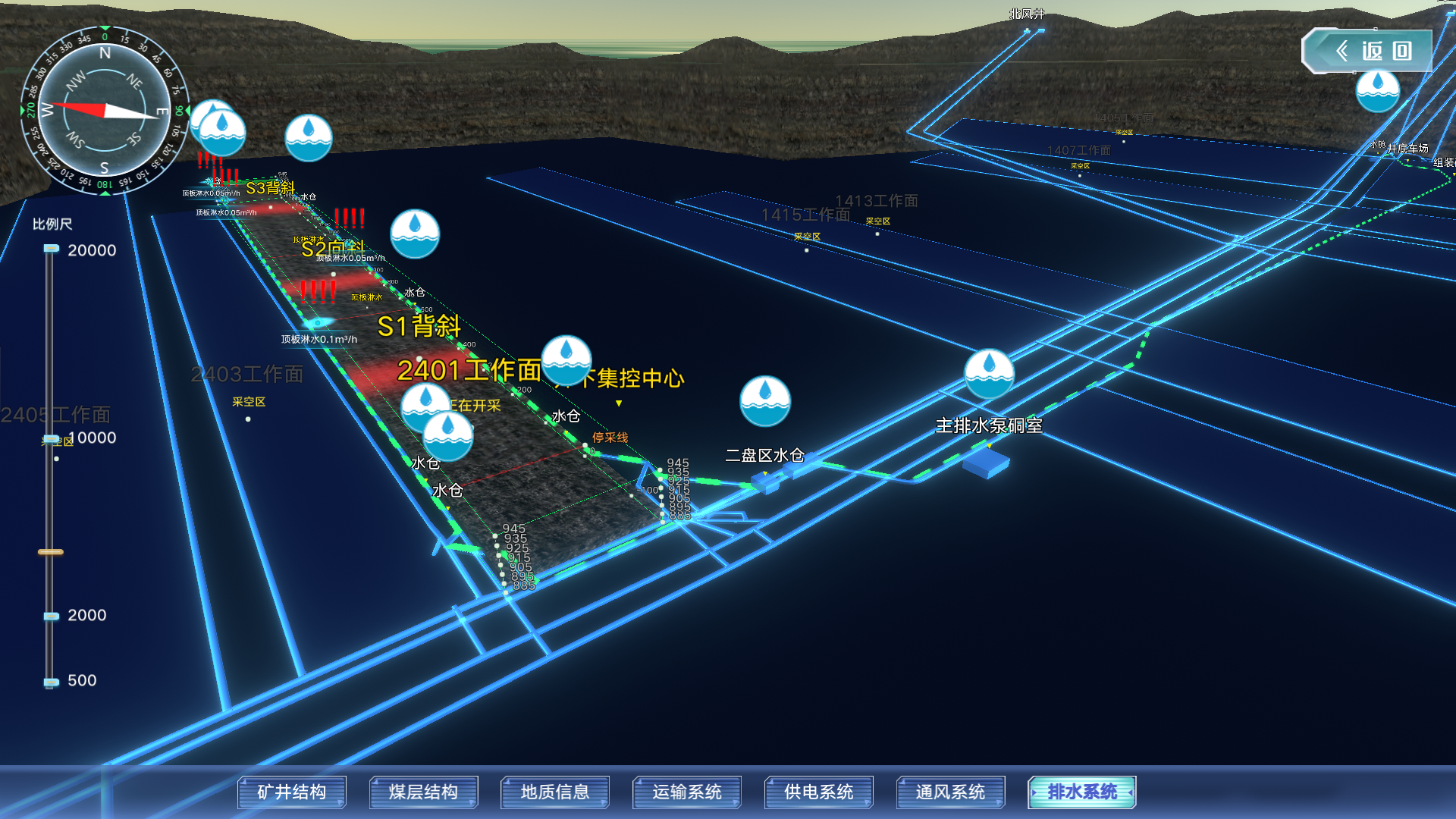This screenshot has width=1456, height=819.
Task: Set the map scale to 500
Action: pyautogui.click(x=52, y=682)
